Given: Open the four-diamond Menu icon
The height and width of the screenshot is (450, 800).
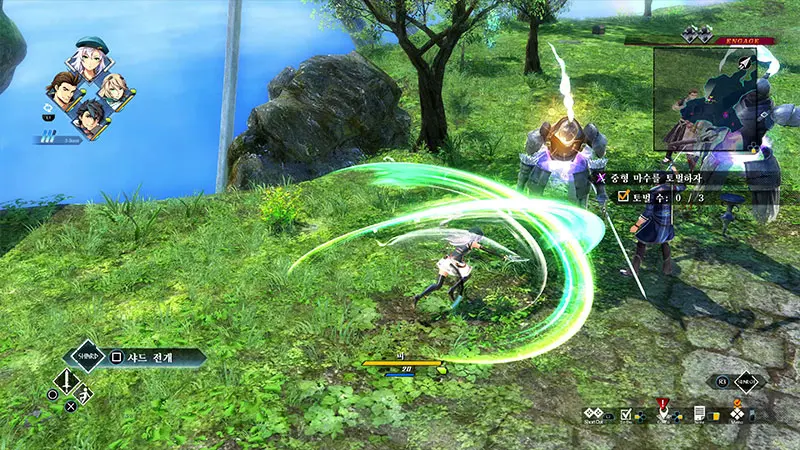Looking at the screenshot, I should pos(737,412).
